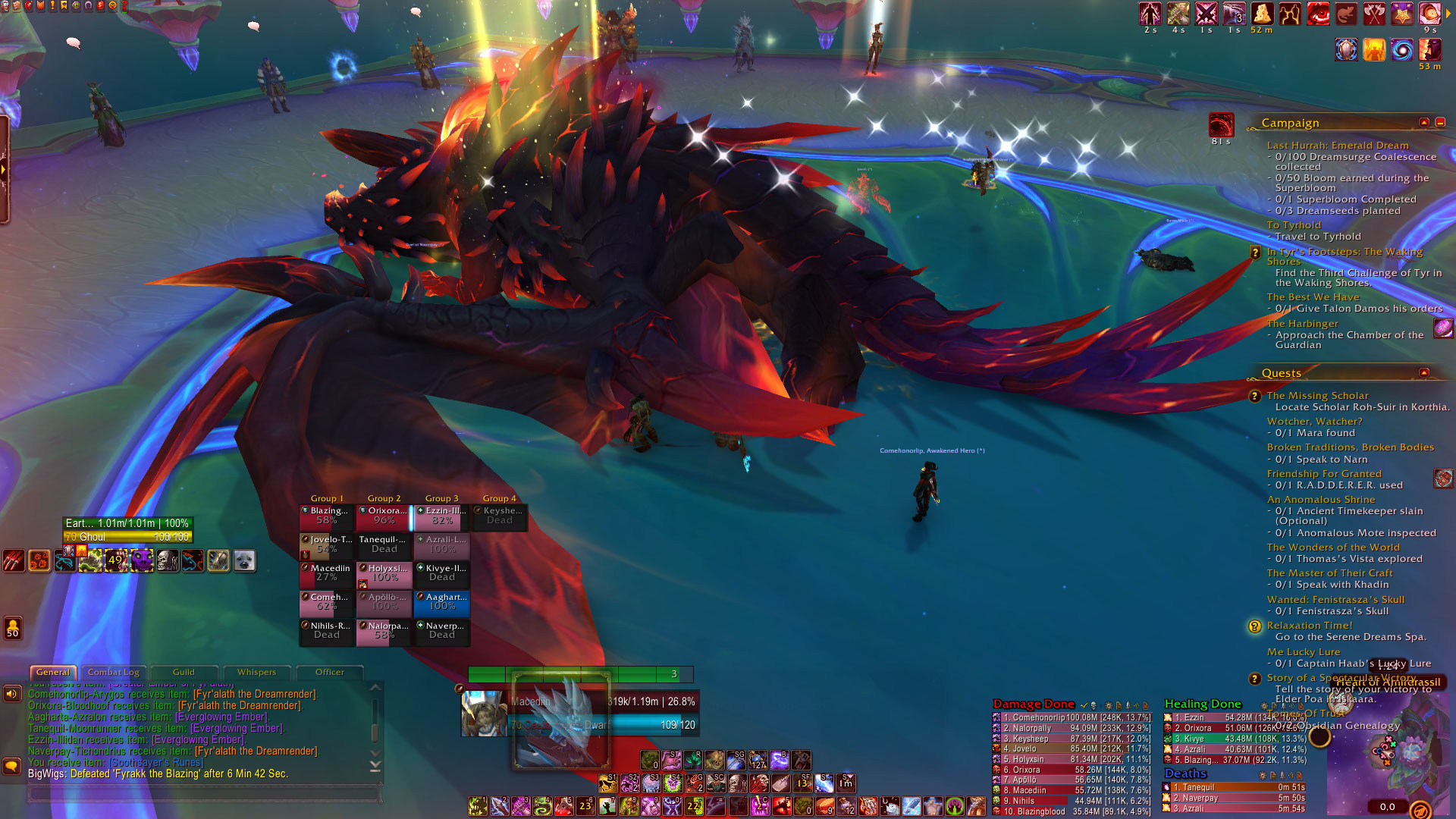The width and height of the screenshot is (1456, 819).
Task: Open the Guild chat tab
Action: 184,673
